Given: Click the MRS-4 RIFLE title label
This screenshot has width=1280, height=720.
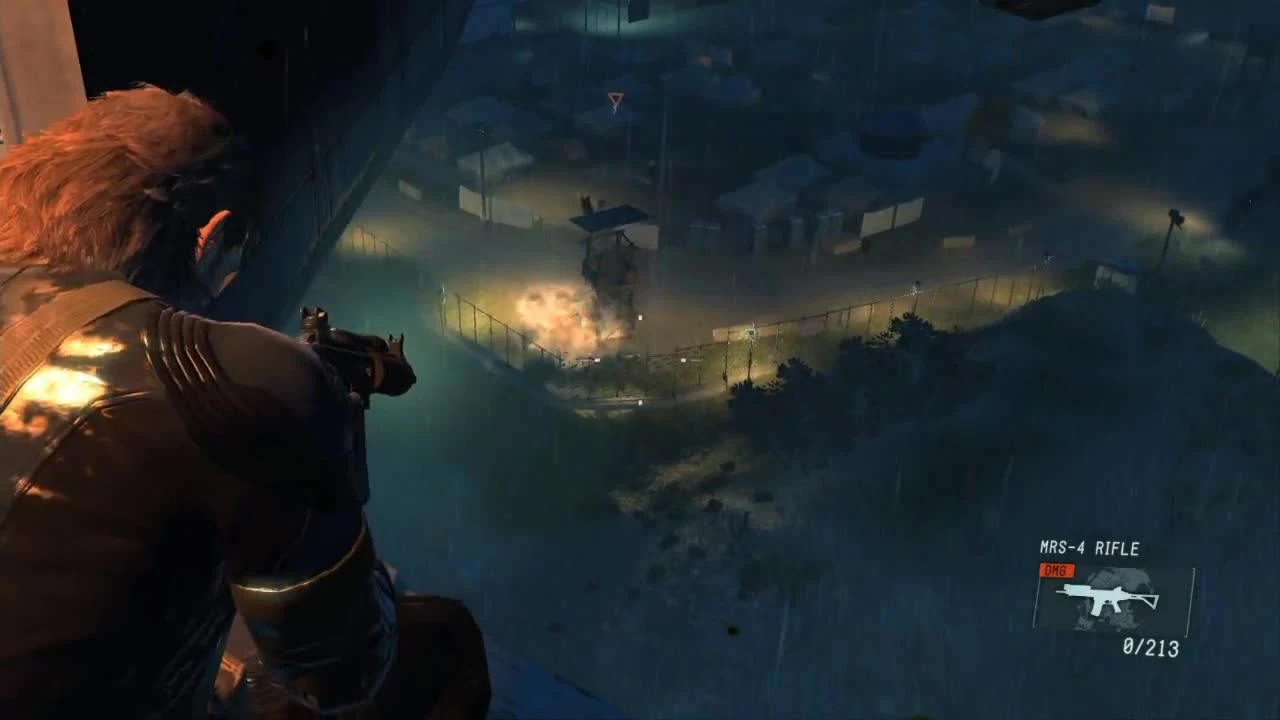Looking at the screenshot, I should click(x=1089, y=547).
